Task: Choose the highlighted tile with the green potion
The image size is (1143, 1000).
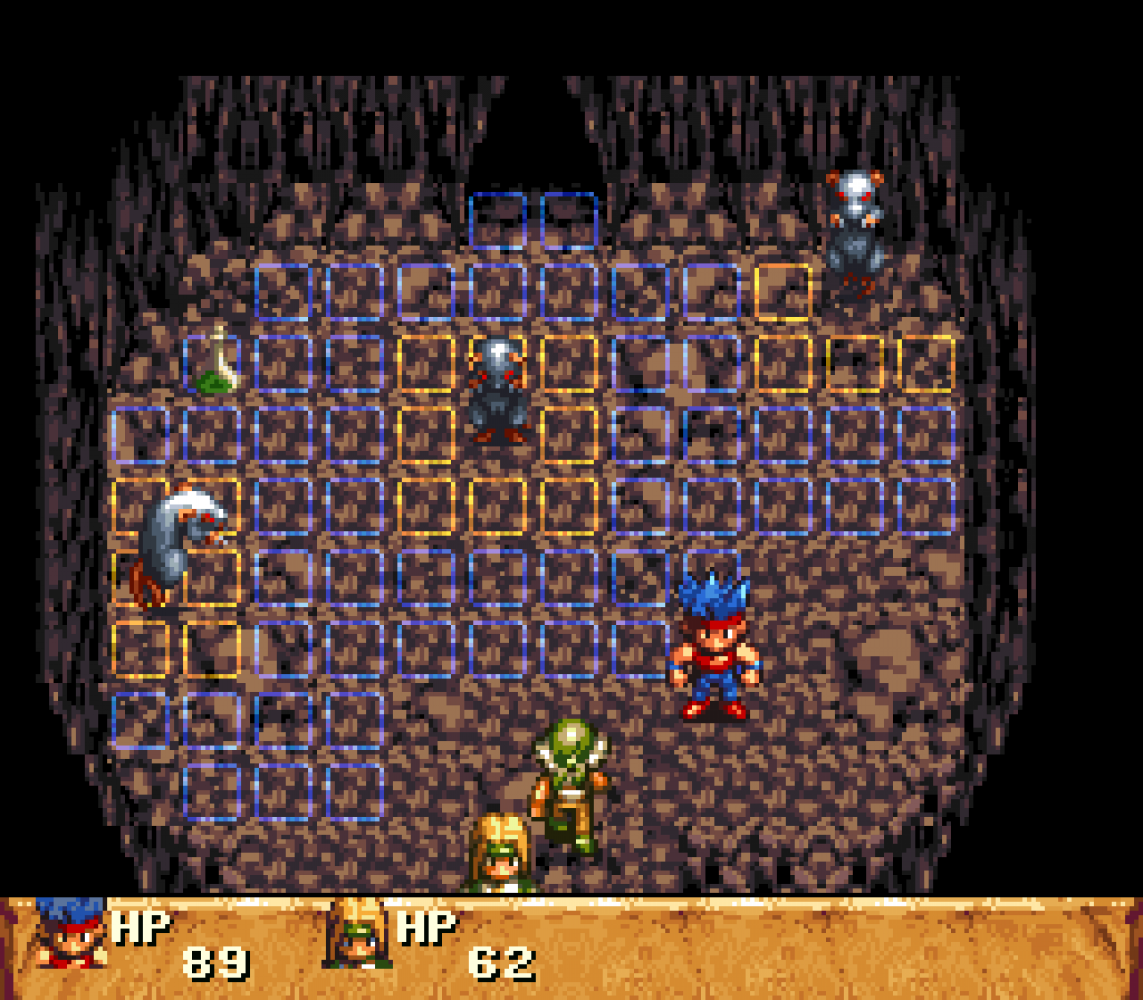Action: [x=213, y=364]
